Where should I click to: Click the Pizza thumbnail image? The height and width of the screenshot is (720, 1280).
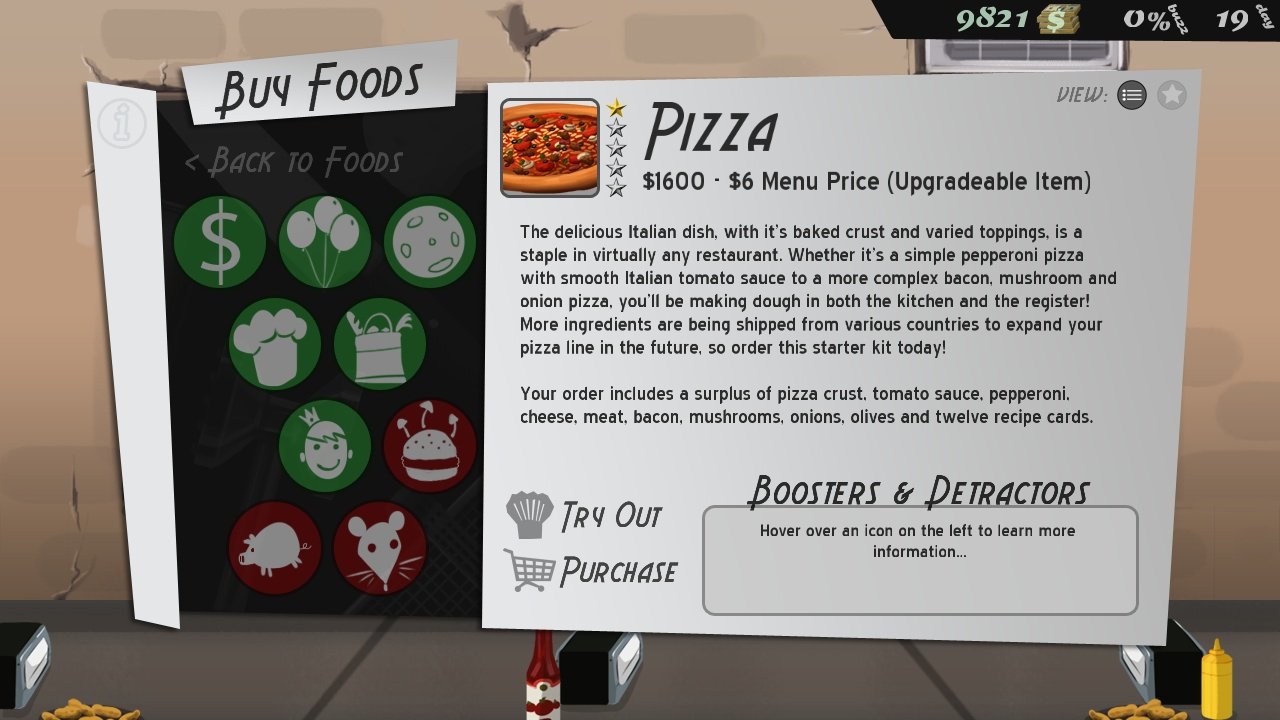point(550,146)
